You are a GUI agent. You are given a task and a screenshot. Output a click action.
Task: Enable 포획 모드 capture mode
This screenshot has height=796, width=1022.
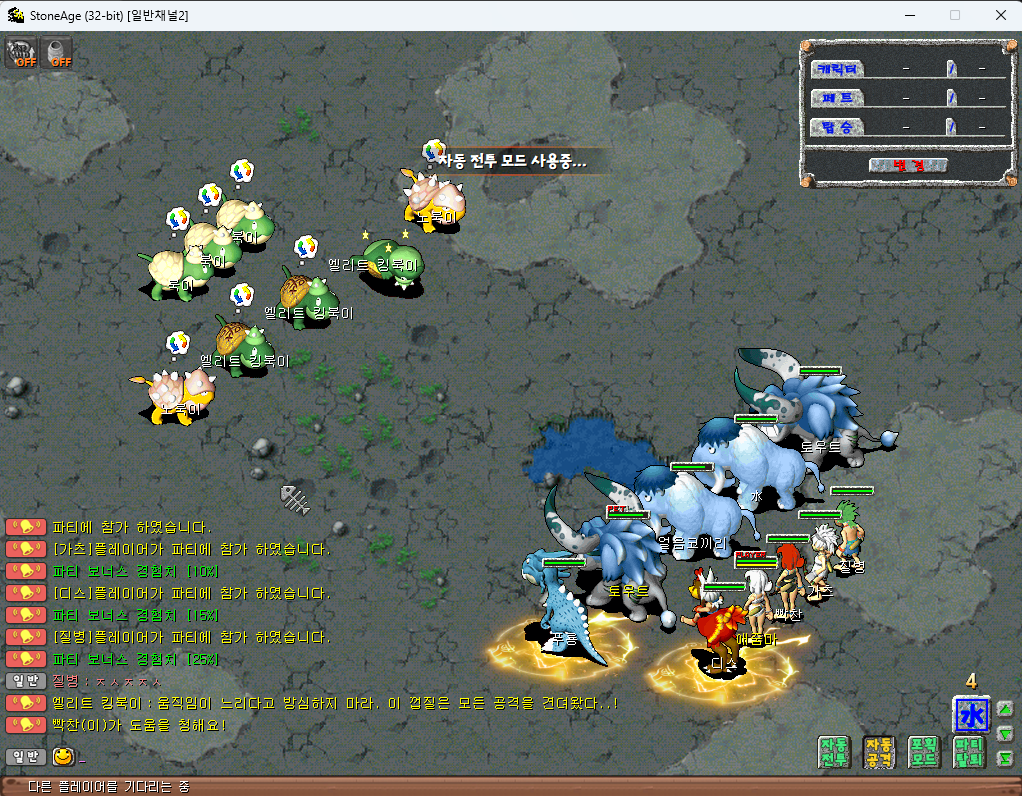[924, 752]
